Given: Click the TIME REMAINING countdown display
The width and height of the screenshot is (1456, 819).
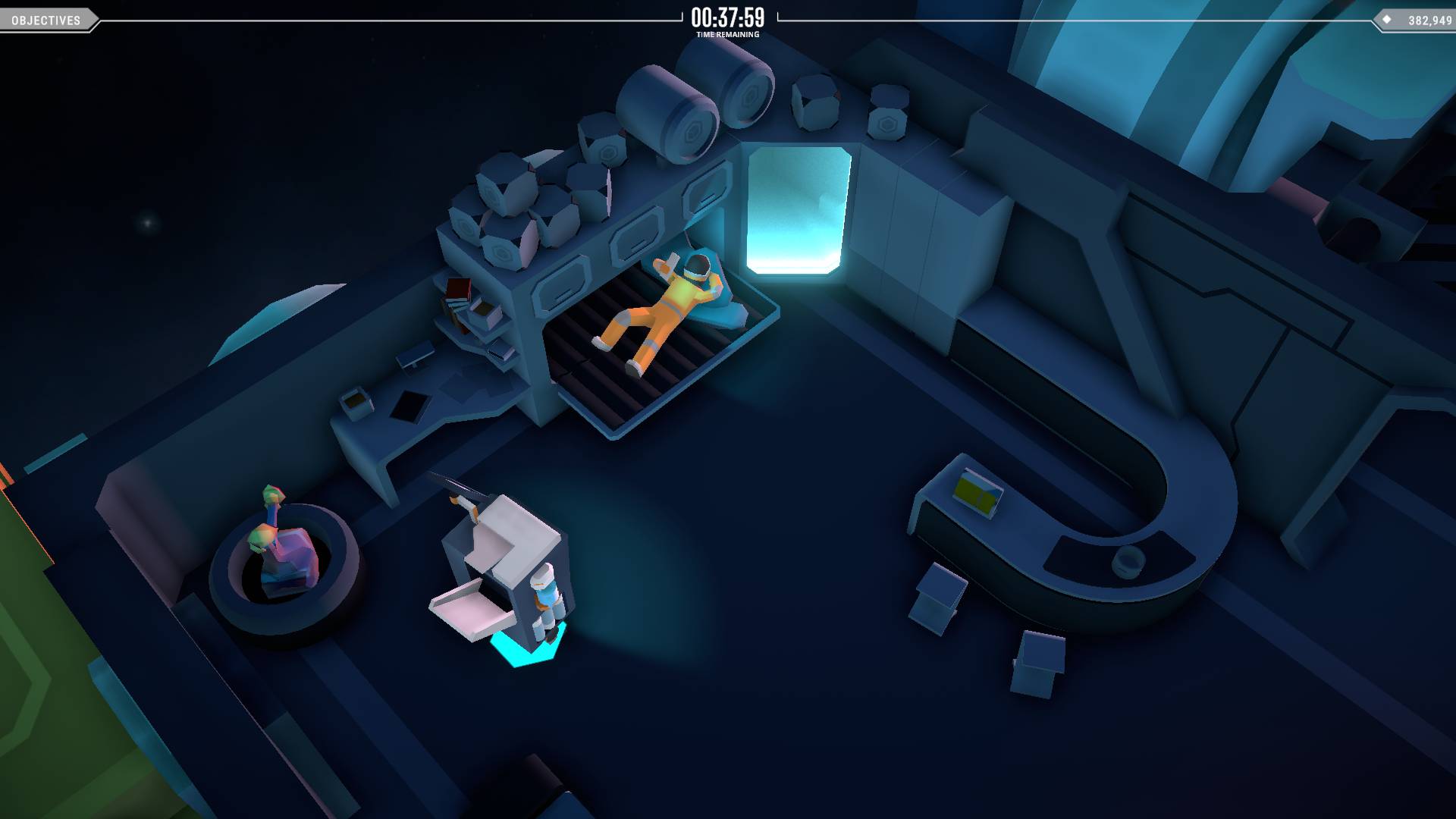Looking at the screenshot, I should click(728, 17).
